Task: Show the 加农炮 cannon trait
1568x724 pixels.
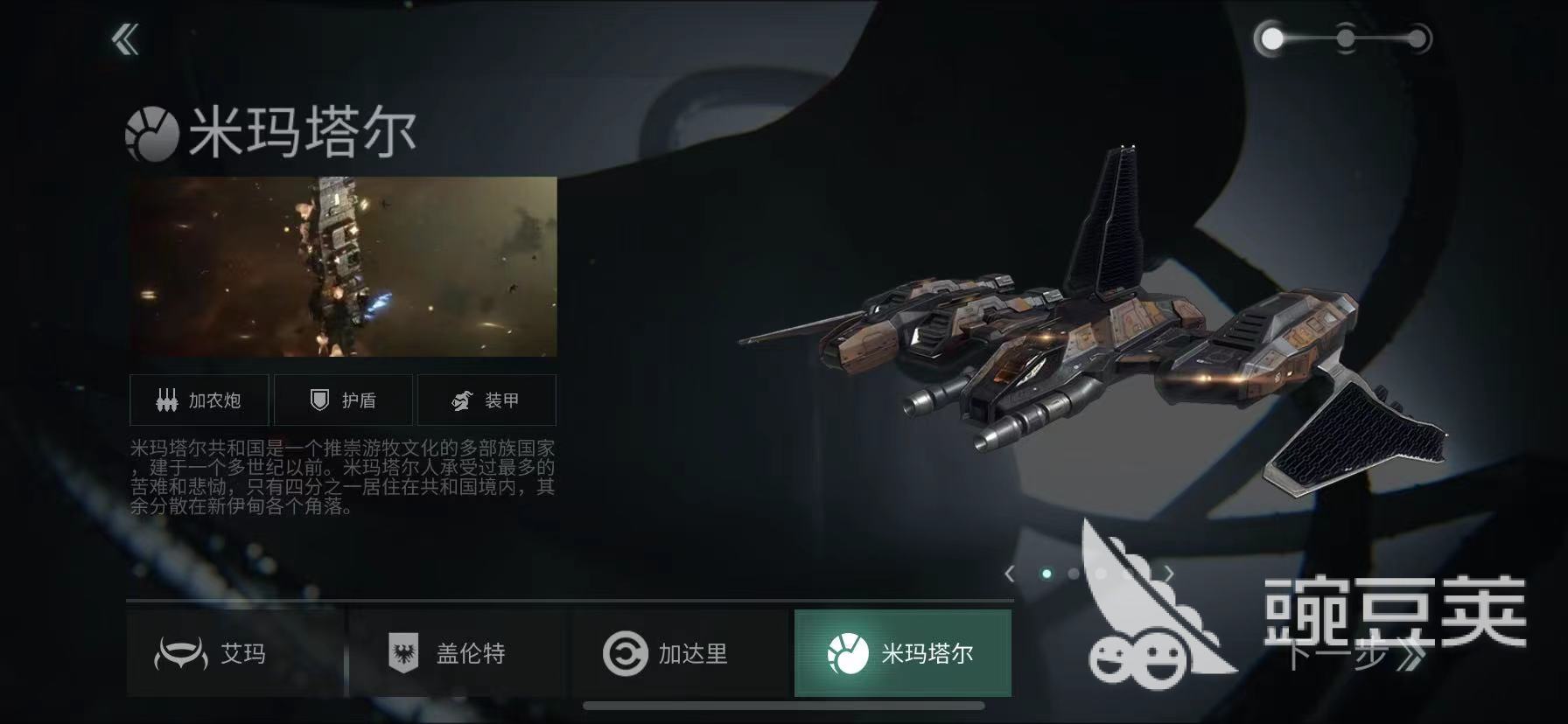Action: 200,400
